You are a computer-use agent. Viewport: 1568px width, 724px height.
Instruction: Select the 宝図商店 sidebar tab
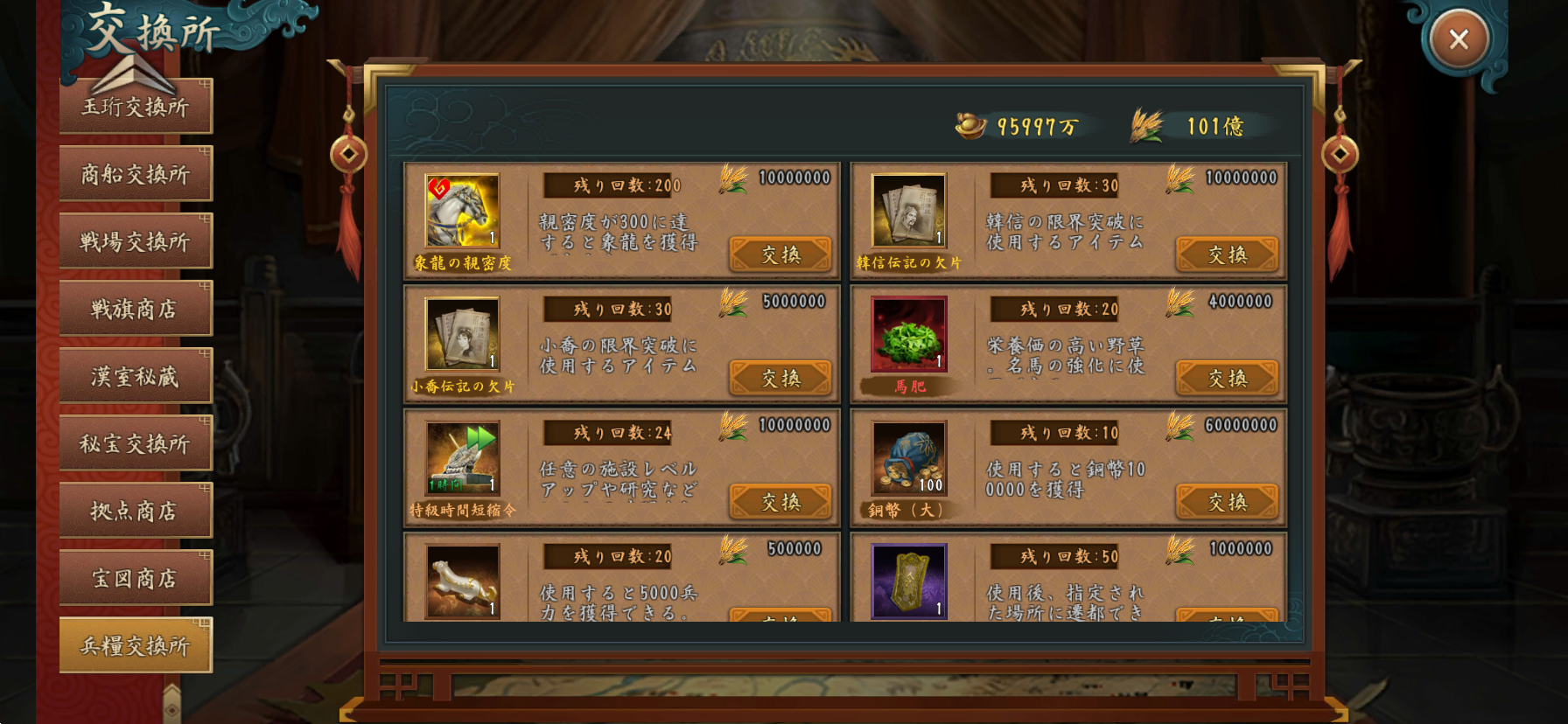pyautogui.click(x=136, y=576)
